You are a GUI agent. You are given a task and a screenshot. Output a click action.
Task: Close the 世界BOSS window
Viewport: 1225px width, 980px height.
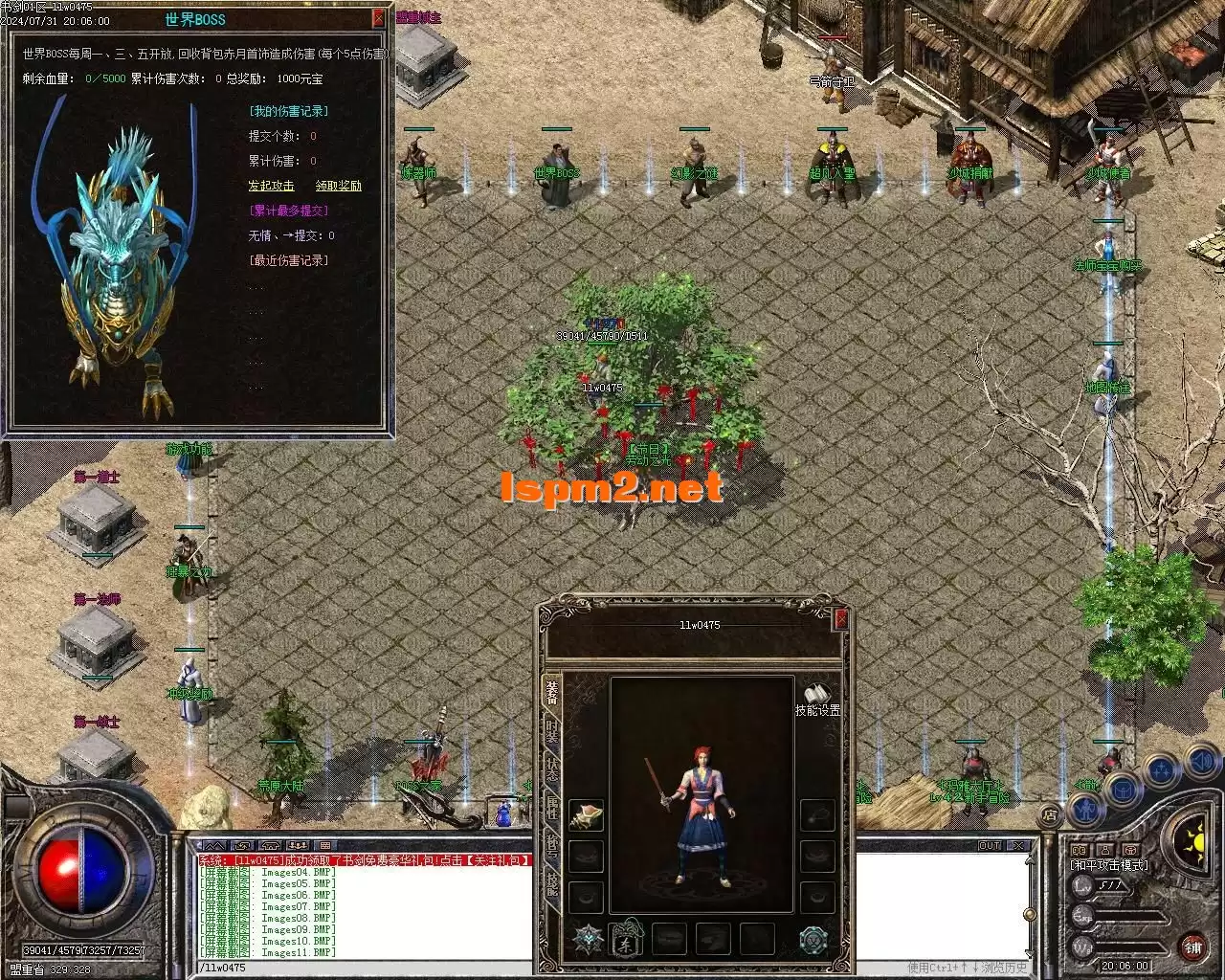(x=379, y=17)
